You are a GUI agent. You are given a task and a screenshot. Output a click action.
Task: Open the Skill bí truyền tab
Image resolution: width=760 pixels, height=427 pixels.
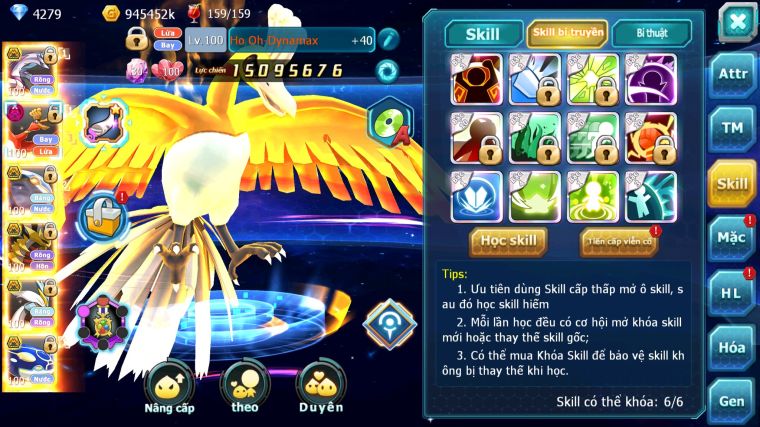(566, 34)
